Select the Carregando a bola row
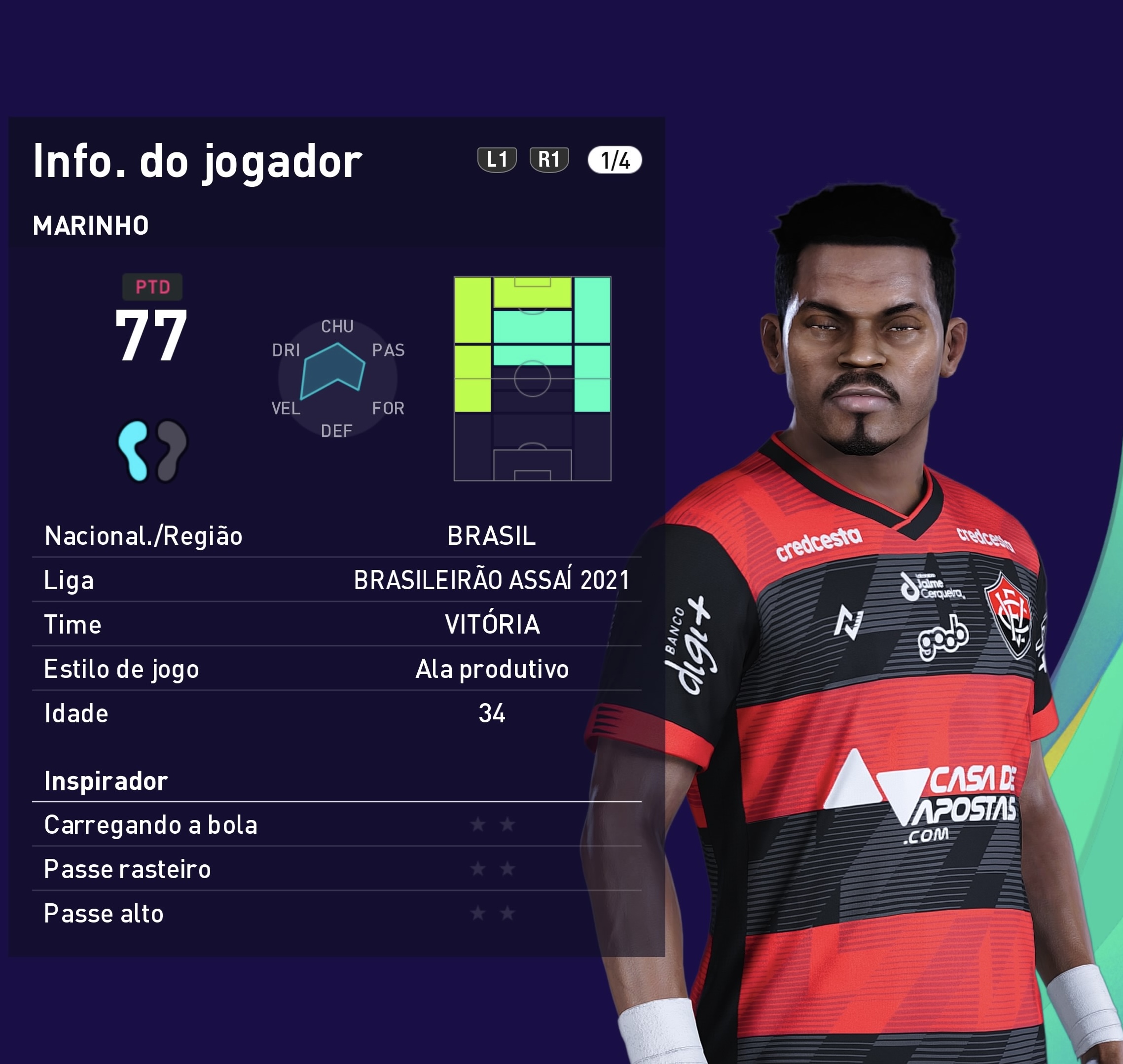The height and width of the screenshot is (1064, 1123). click(x=336, y=825)
